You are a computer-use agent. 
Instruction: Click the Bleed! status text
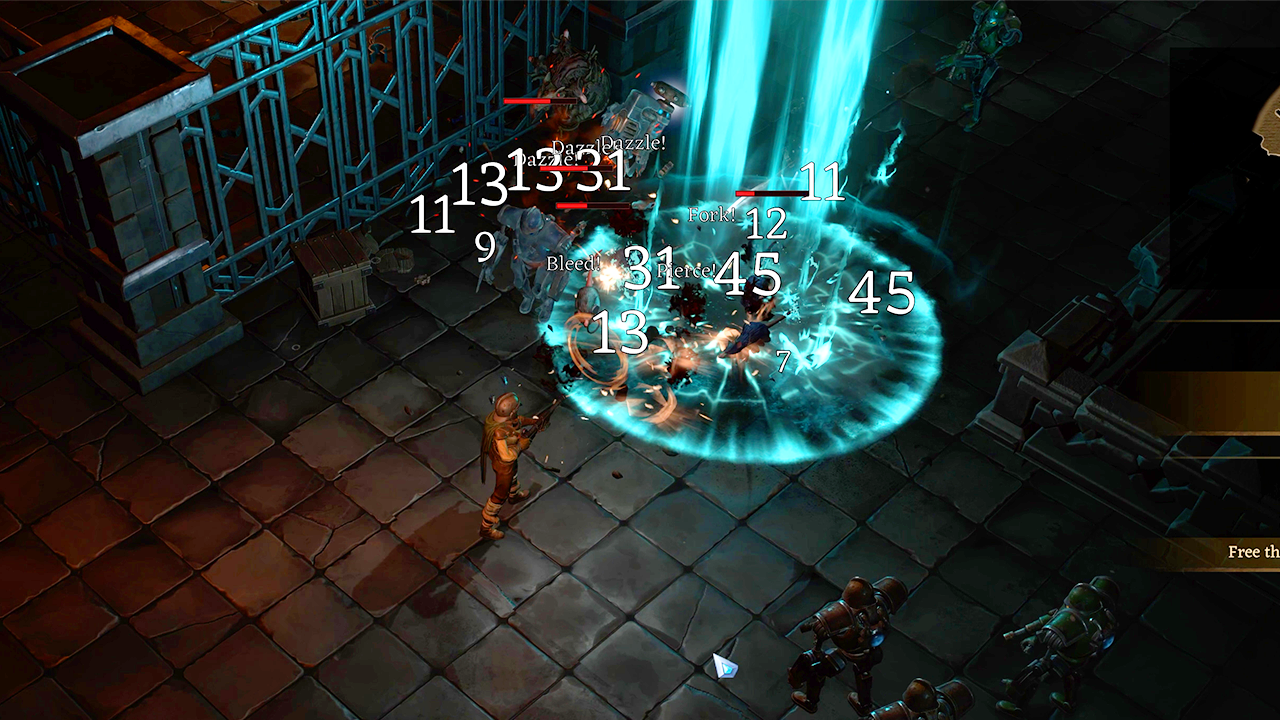(572, 265)
